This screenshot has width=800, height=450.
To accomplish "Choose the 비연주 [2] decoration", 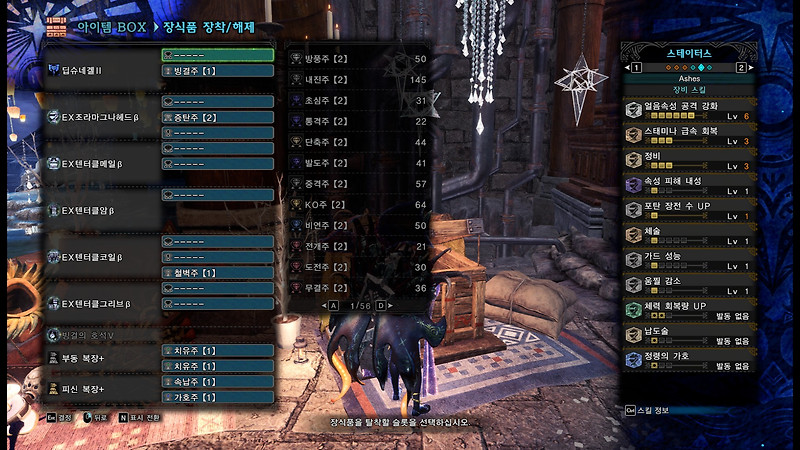I will tap(358, 225).
